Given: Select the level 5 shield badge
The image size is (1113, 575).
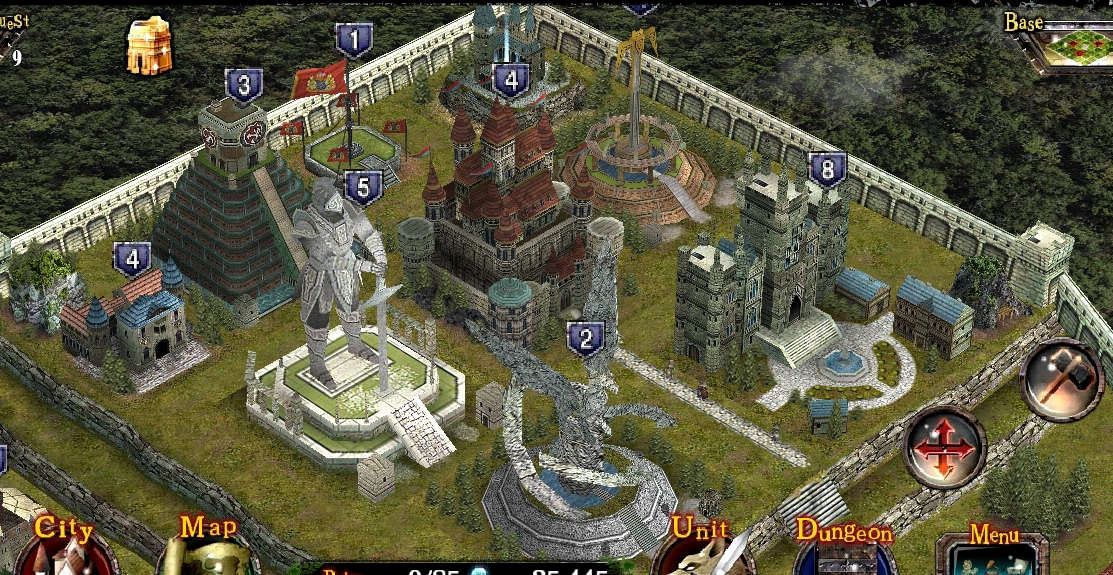Looking at the screenshot, I should point(363,187).
